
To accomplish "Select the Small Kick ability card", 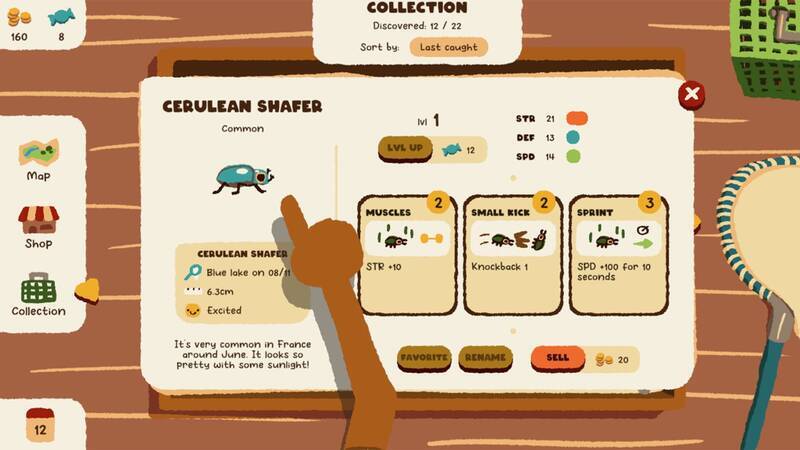I will [x=513, y=254].
